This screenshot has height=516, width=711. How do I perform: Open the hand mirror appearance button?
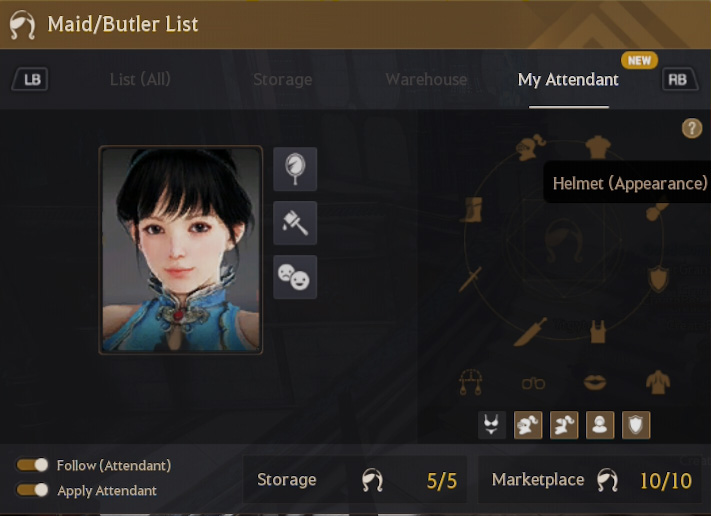pyautogui.click(x=295, y=169)
